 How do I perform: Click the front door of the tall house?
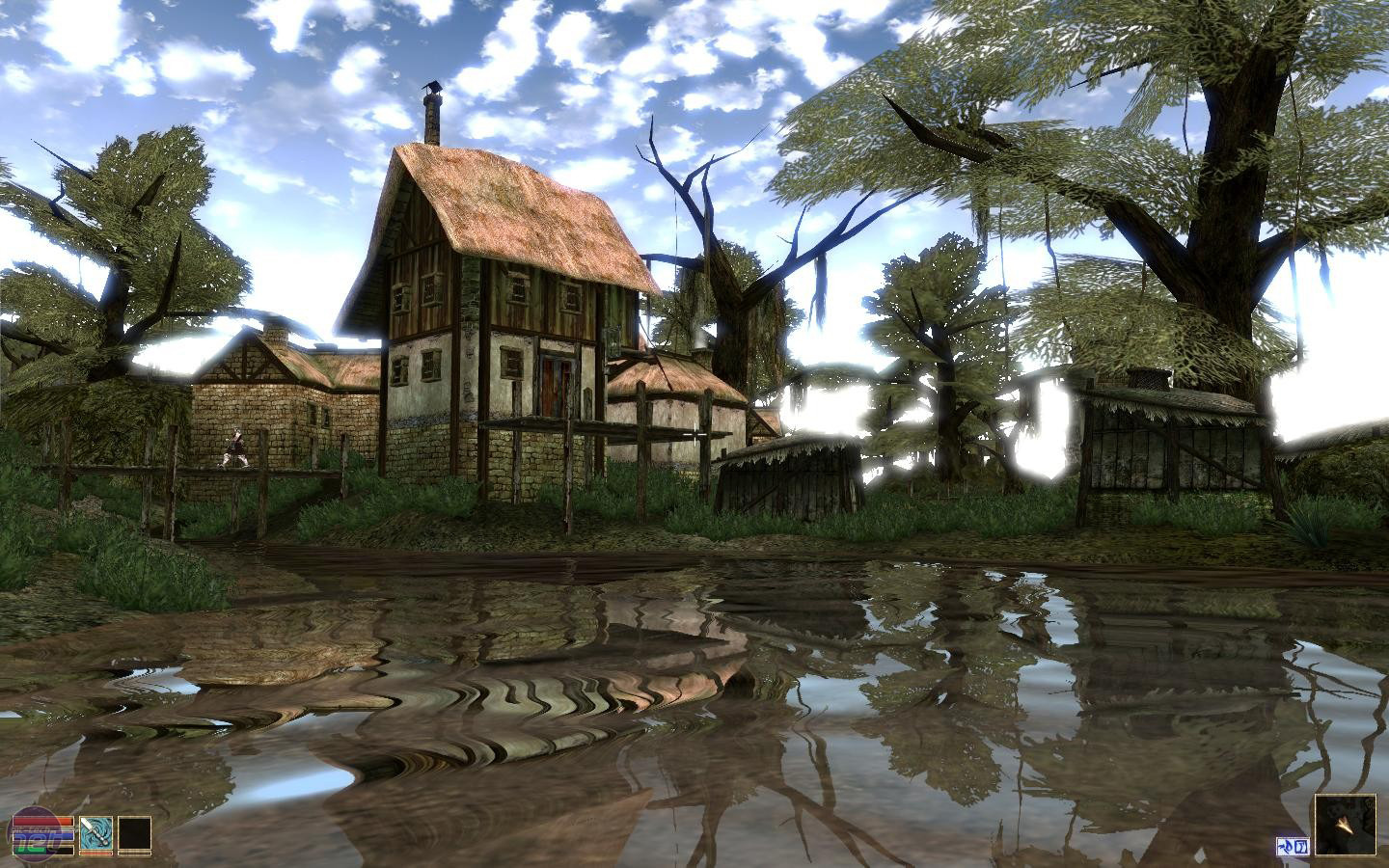[555, 386]
